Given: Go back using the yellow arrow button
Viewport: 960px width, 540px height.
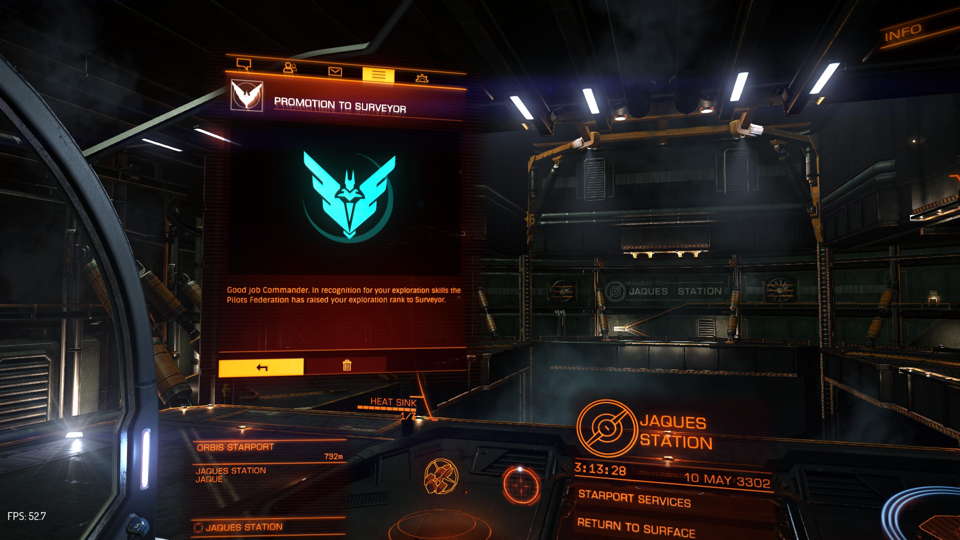Looking at the screenshot, I should [x=261, y=367].
